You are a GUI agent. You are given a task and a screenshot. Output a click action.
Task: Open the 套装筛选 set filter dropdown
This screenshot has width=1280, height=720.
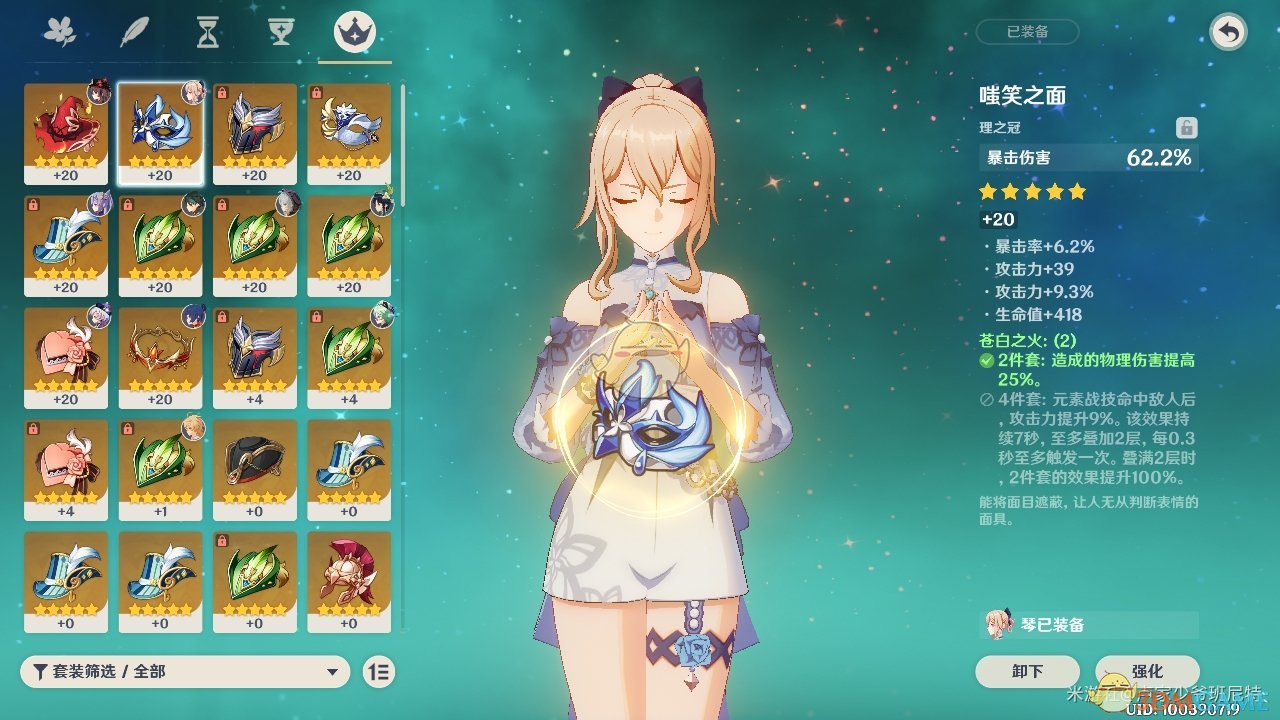[x=185, y=672]
